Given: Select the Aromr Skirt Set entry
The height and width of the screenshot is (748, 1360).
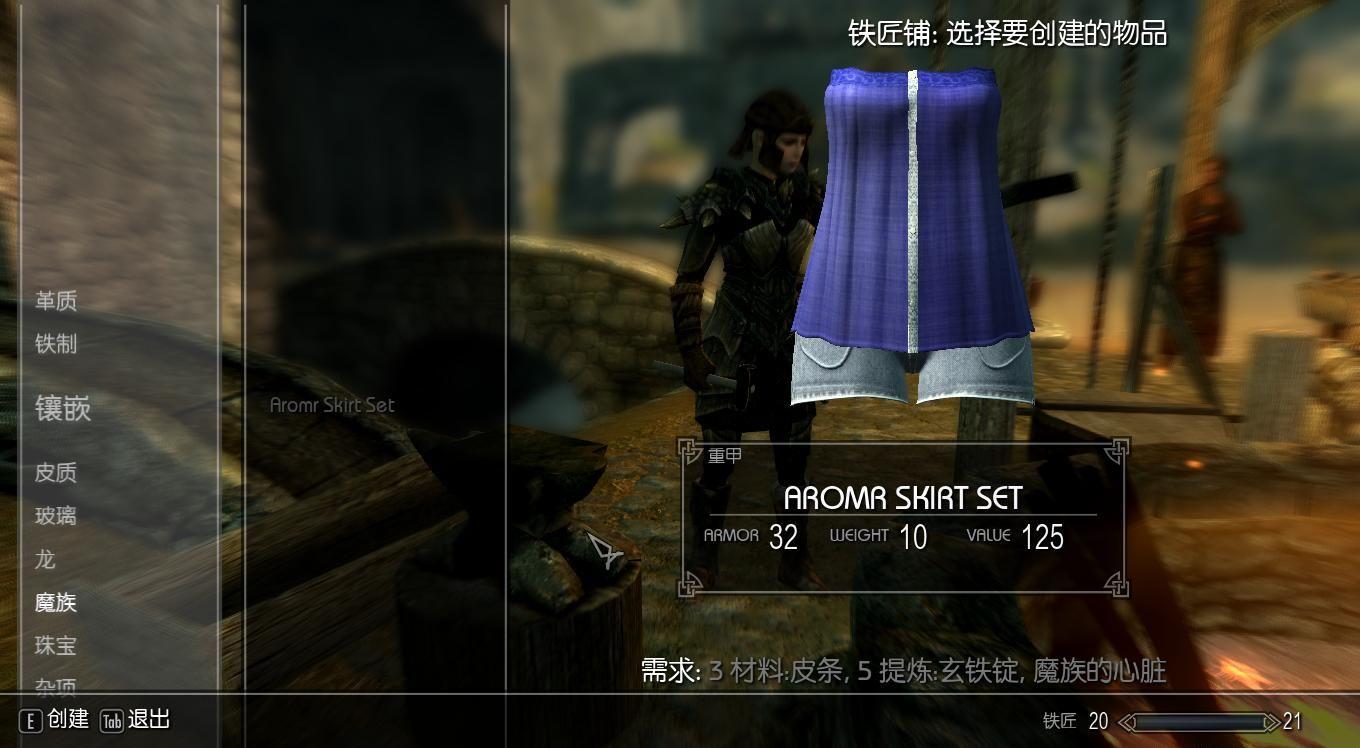Looking at the screenshot, I should coord(331,405).
